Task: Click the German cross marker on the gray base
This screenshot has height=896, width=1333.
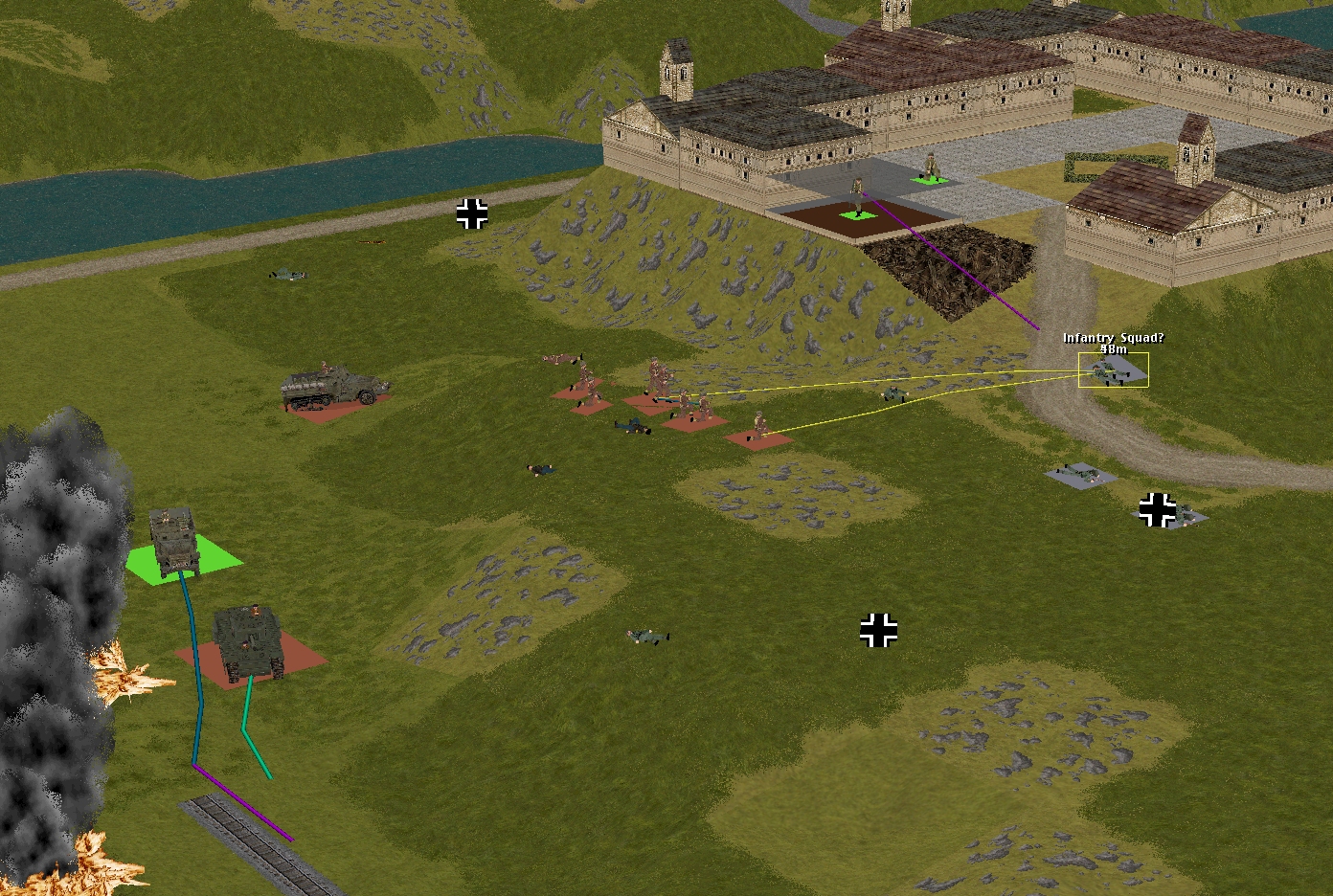Action: [1157, 510]
